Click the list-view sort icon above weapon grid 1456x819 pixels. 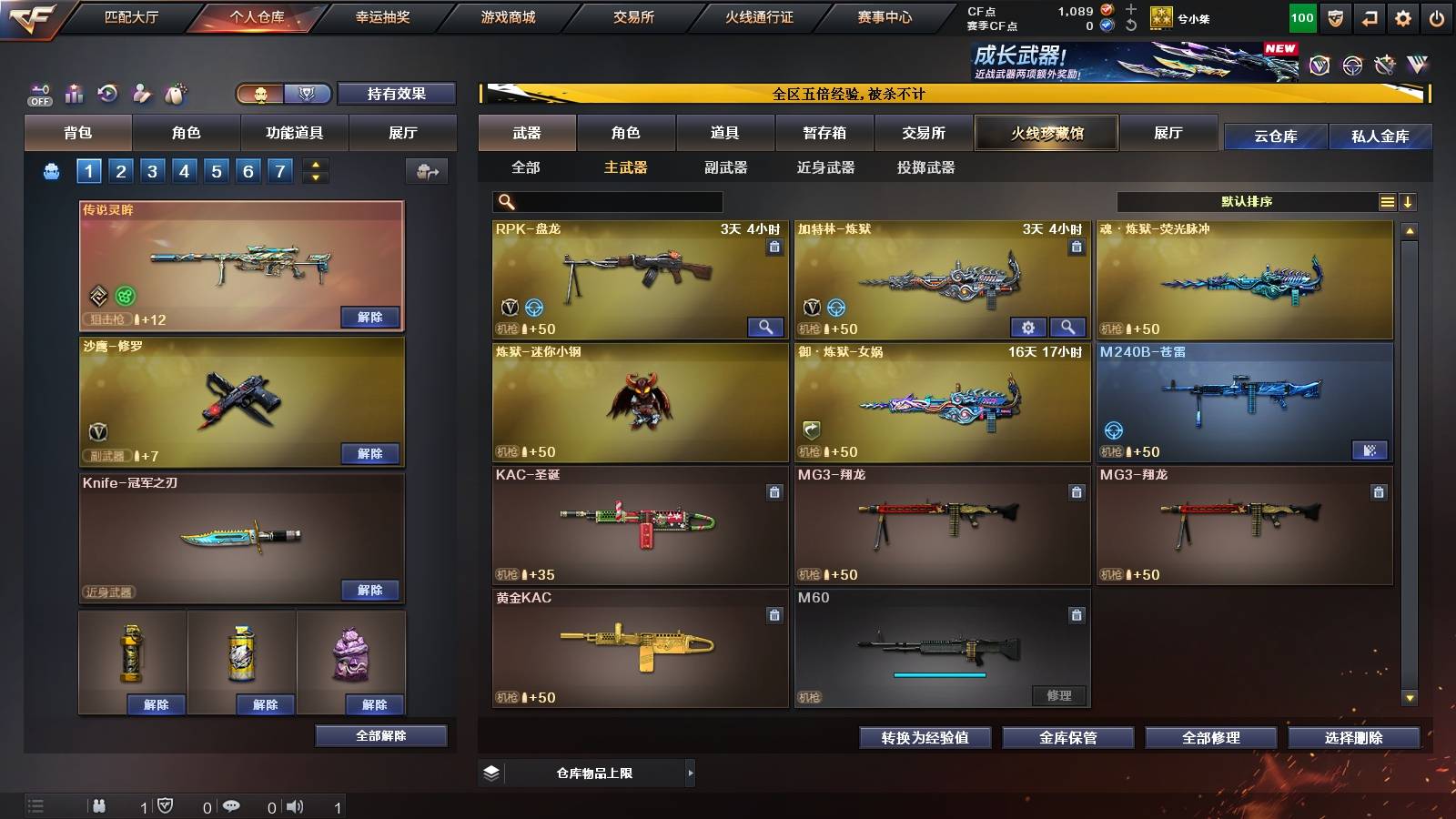[x=1387, y=201]
